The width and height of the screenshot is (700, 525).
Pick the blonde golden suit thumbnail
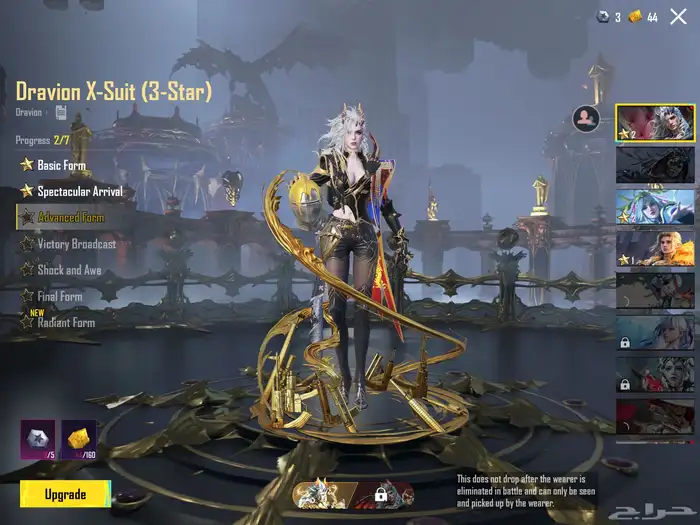coord(653,248)
